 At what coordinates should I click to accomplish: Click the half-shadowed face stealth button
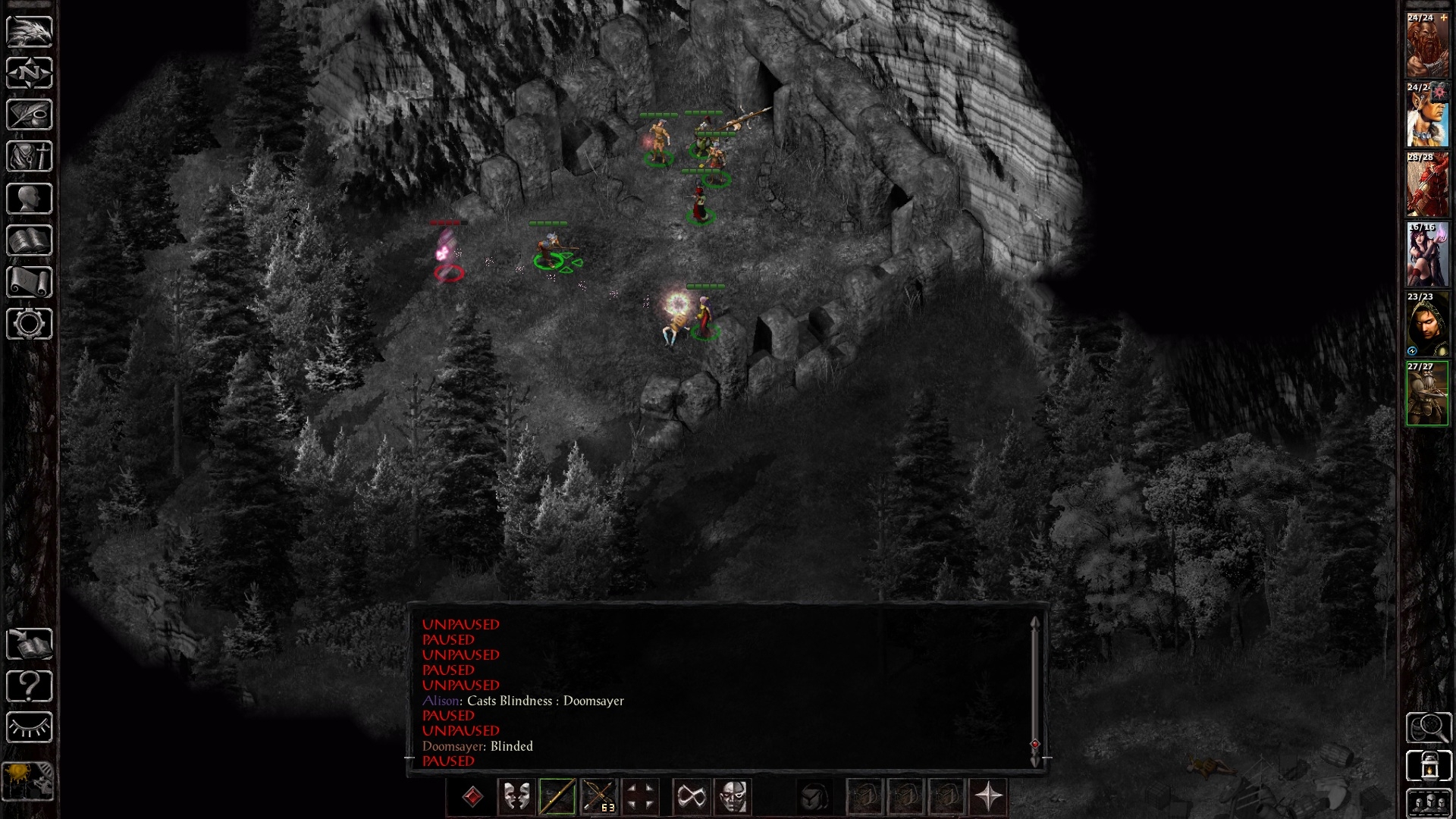(x=733, y=797)
